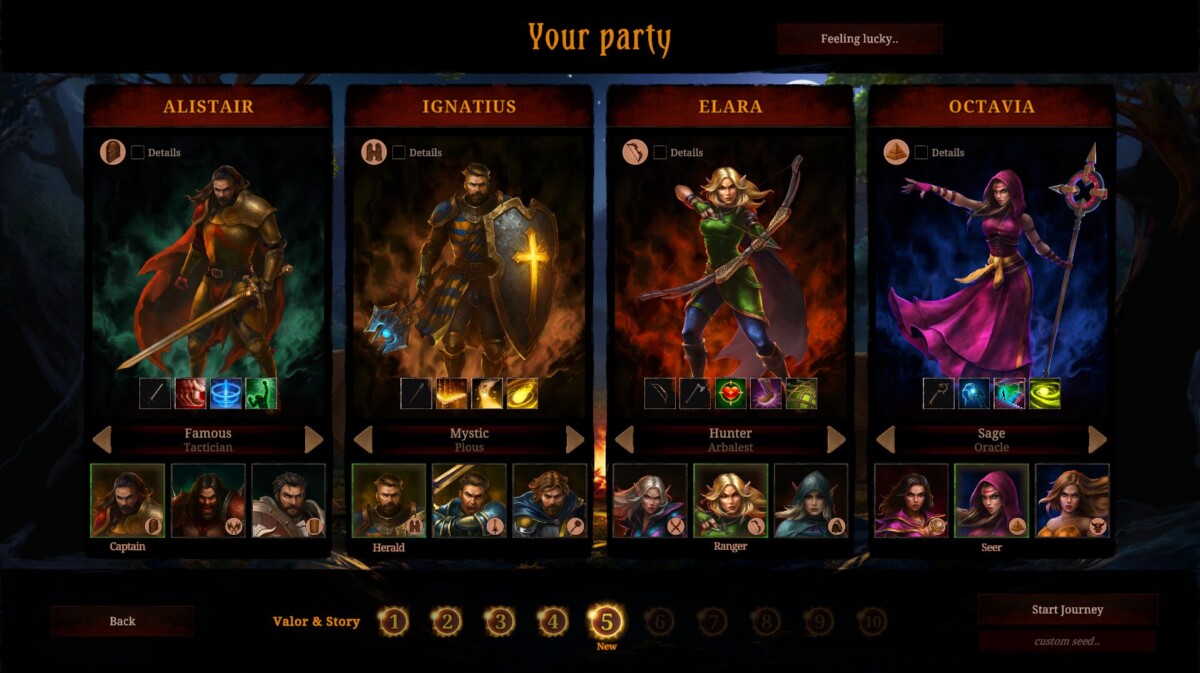This screenshot has height=673, width=1200.
Task: Cycle Alistair's trait to the next option
Action: 314,440
